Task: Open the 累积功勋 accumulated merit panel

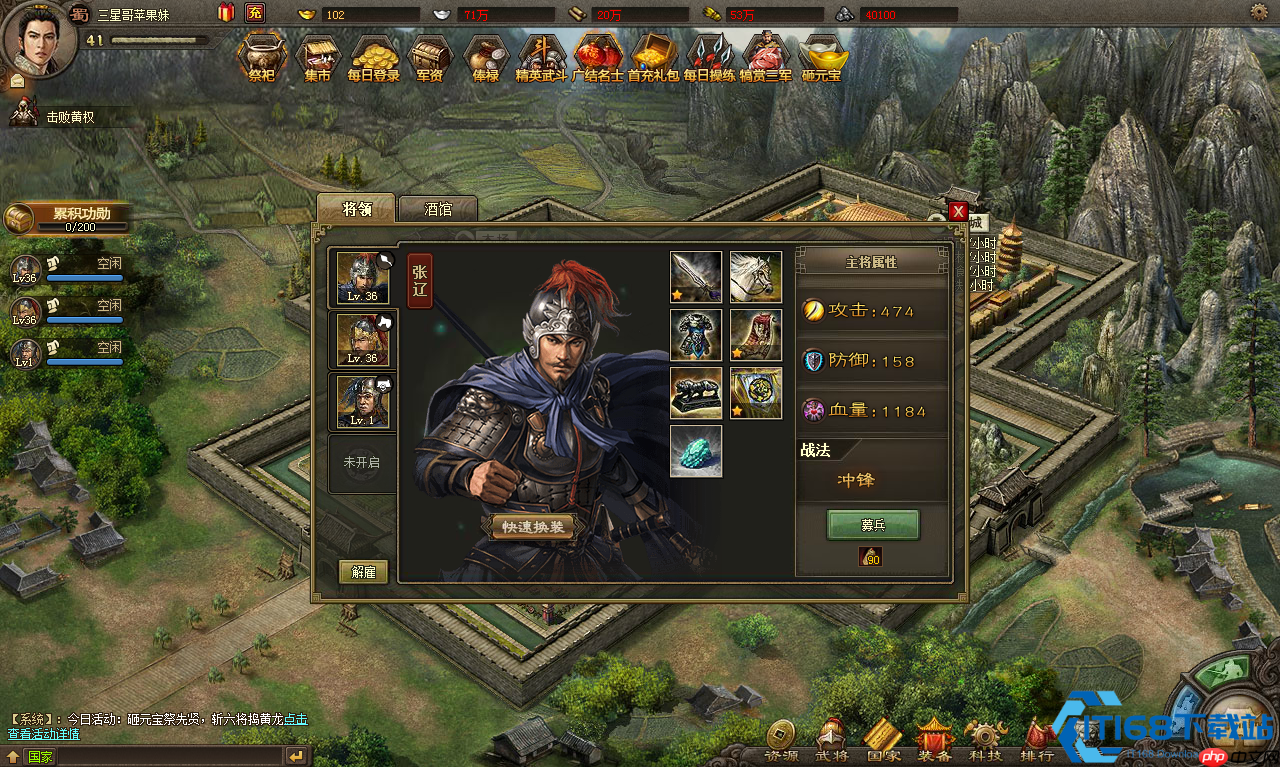Action: pos(68,217)
